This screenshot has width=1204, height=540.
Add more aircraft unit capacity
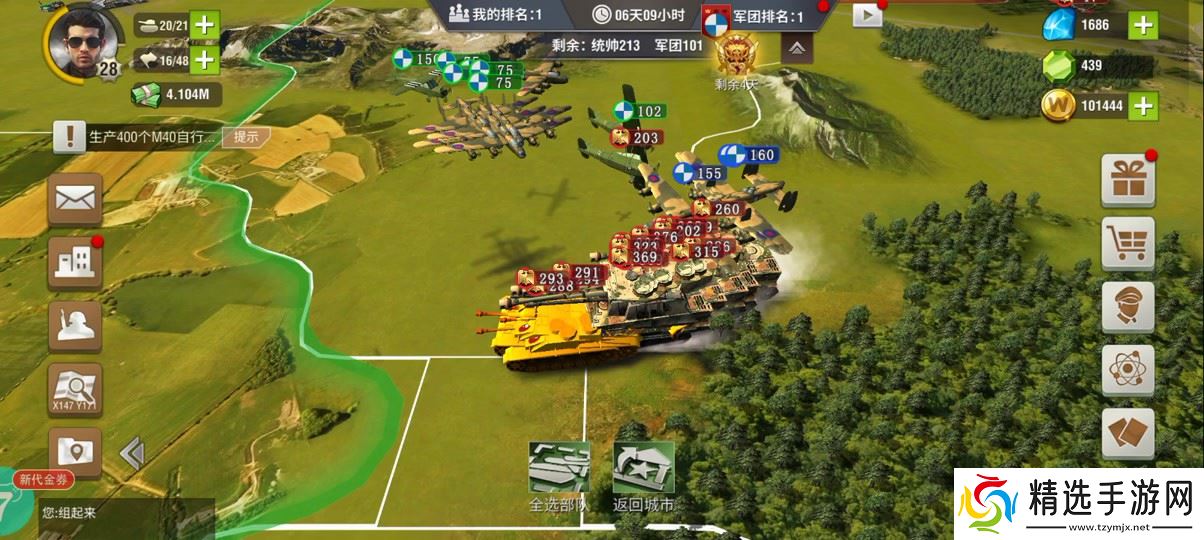[x=204, y=60]
